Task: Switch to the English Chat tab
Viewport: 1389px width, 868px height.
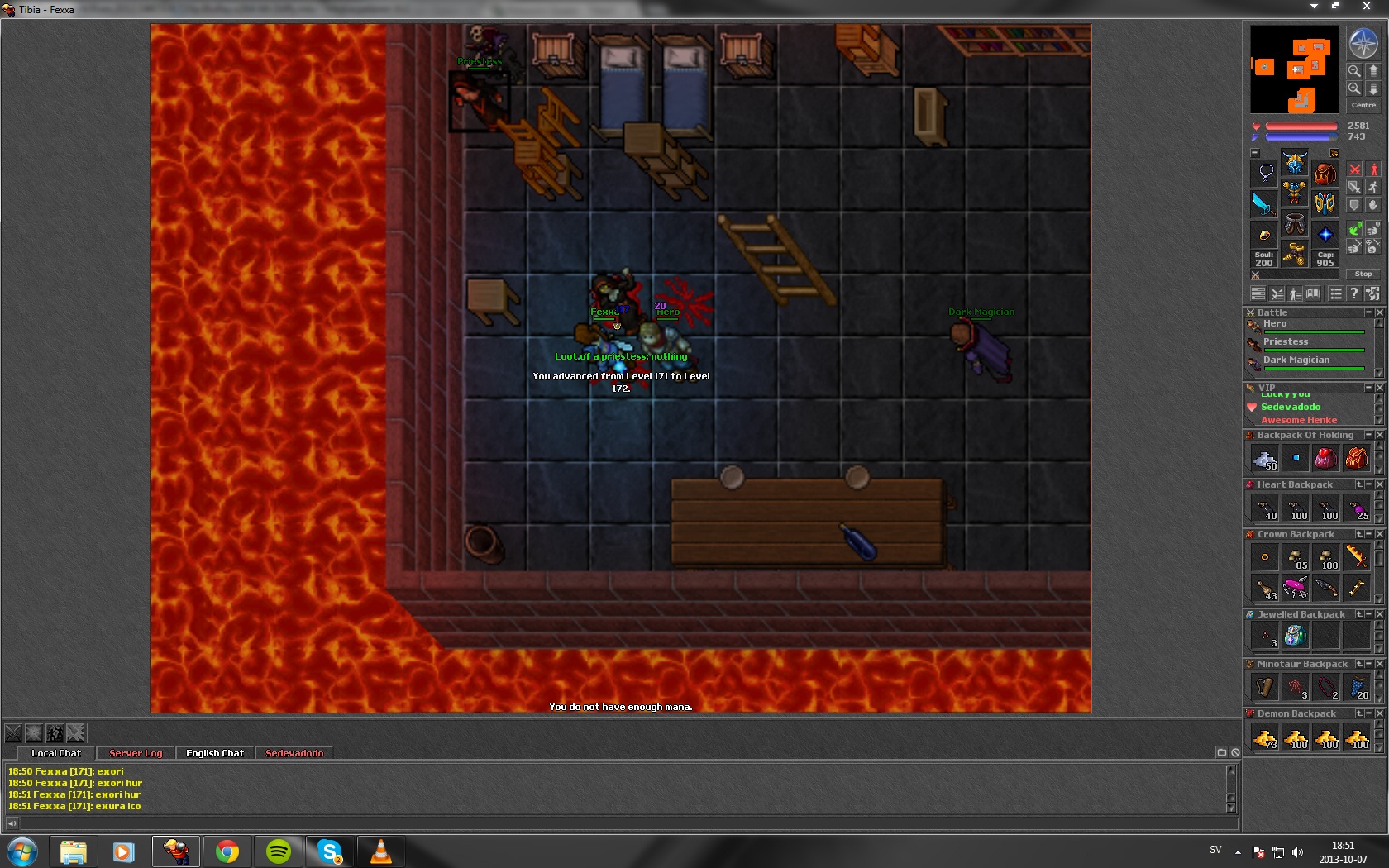Action: [x=214, y=753]
